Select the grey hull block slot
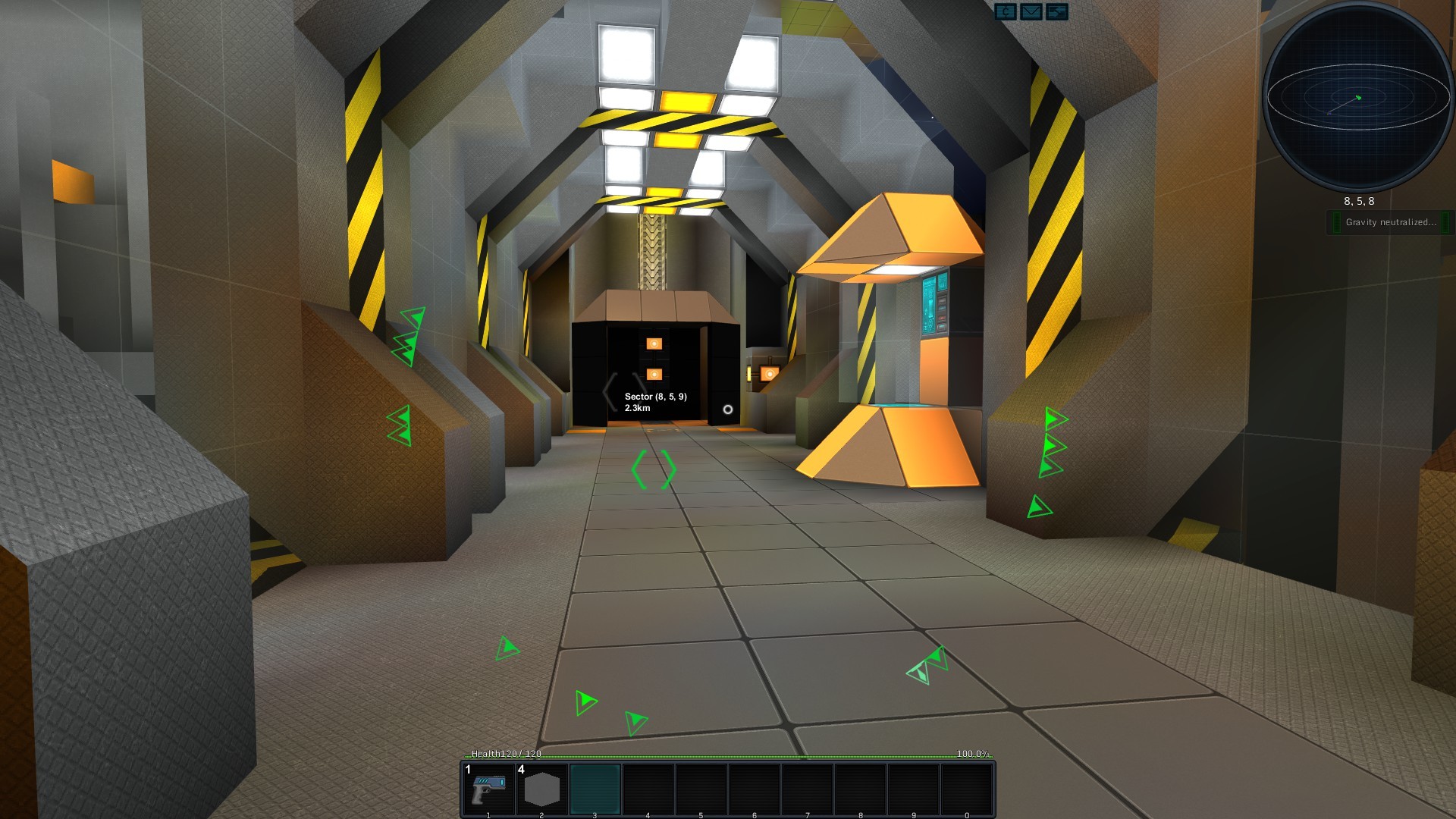Viewport: 1456px width, 819px height. [541, 789]
